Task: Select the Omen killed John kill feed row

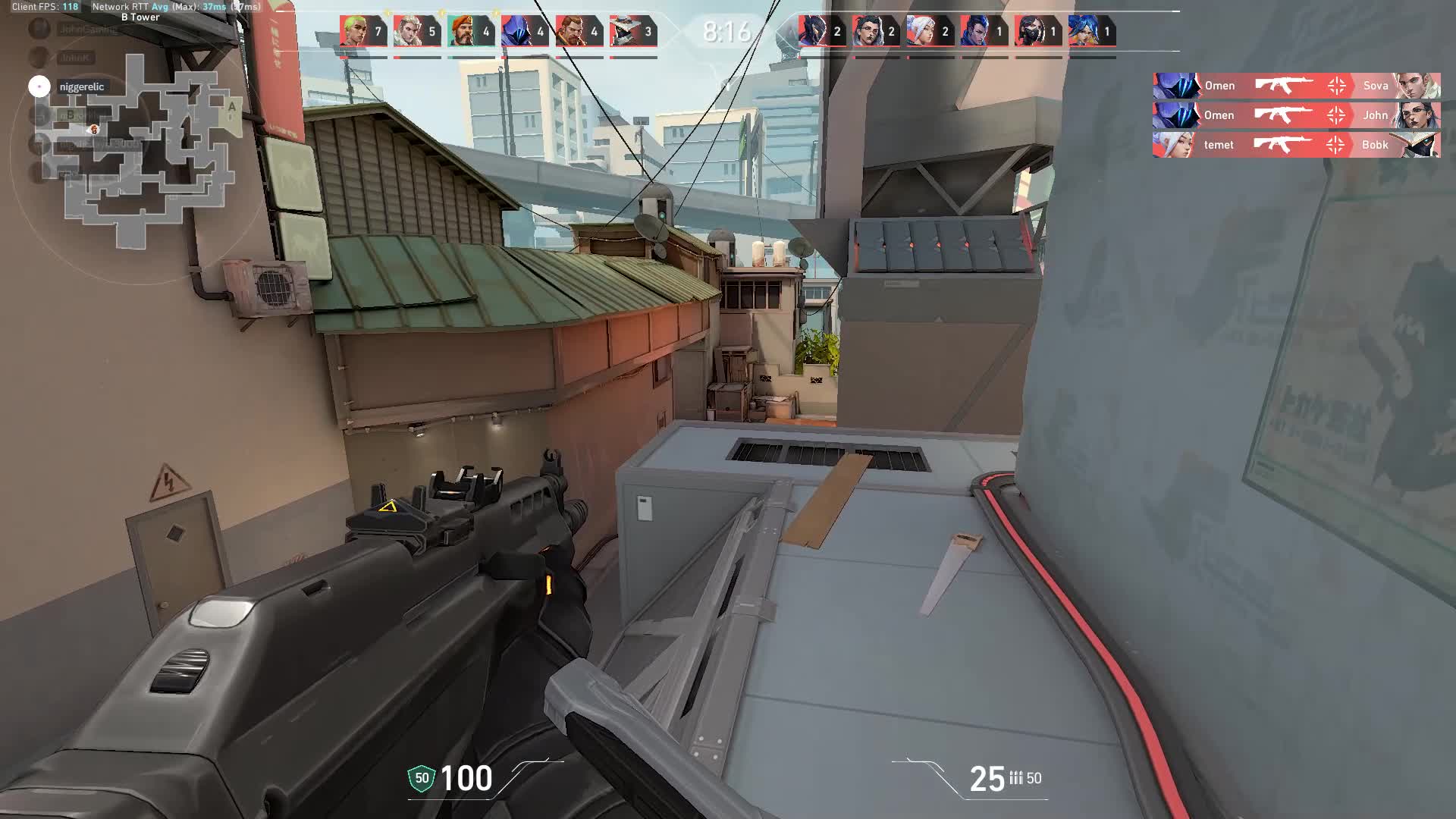Action: (x=1296, y=115)
